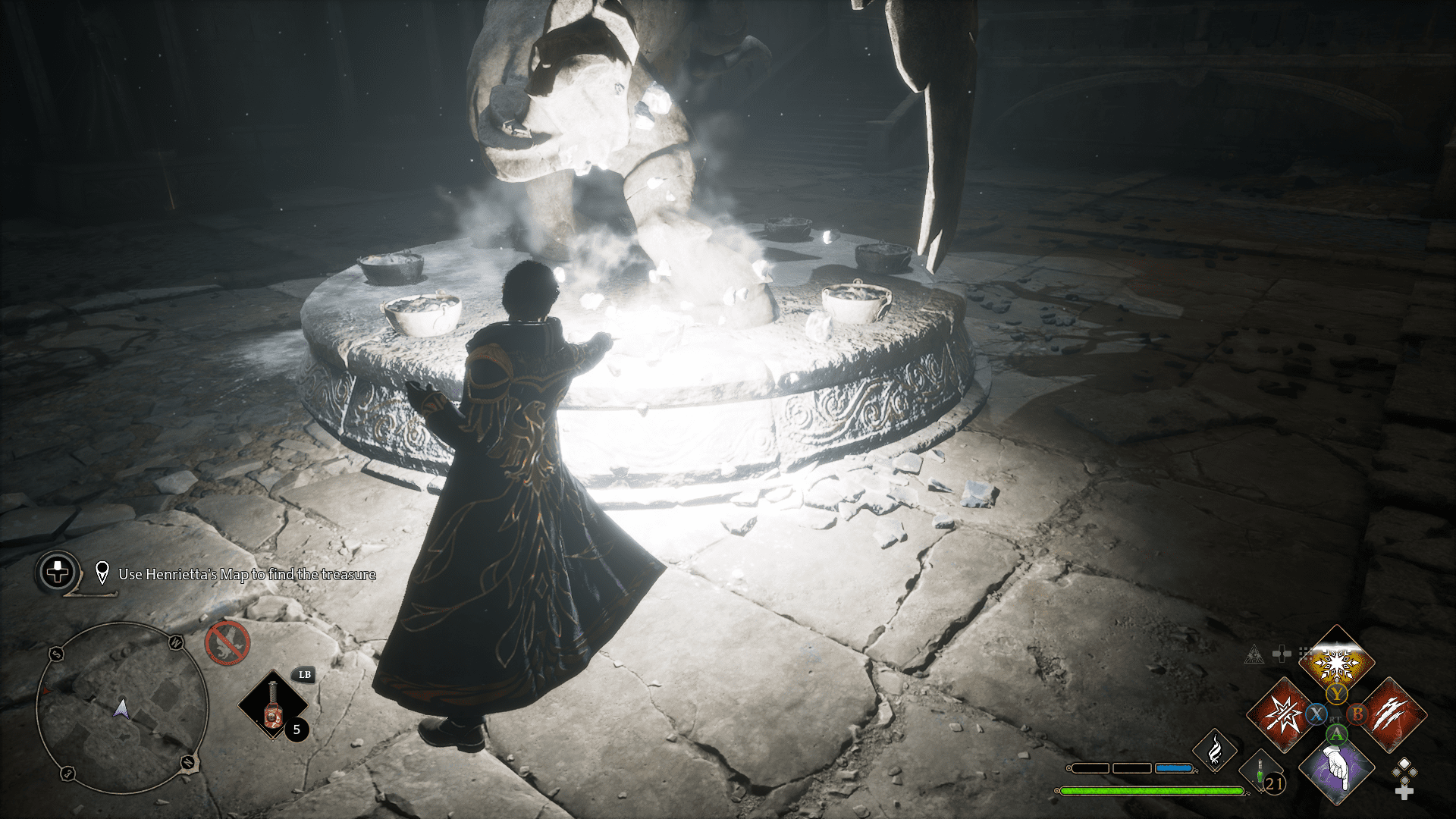This screenshot has width=1456, height=819.
Task: Click the player arrow on the minimap
Action: tap(121, 709)
